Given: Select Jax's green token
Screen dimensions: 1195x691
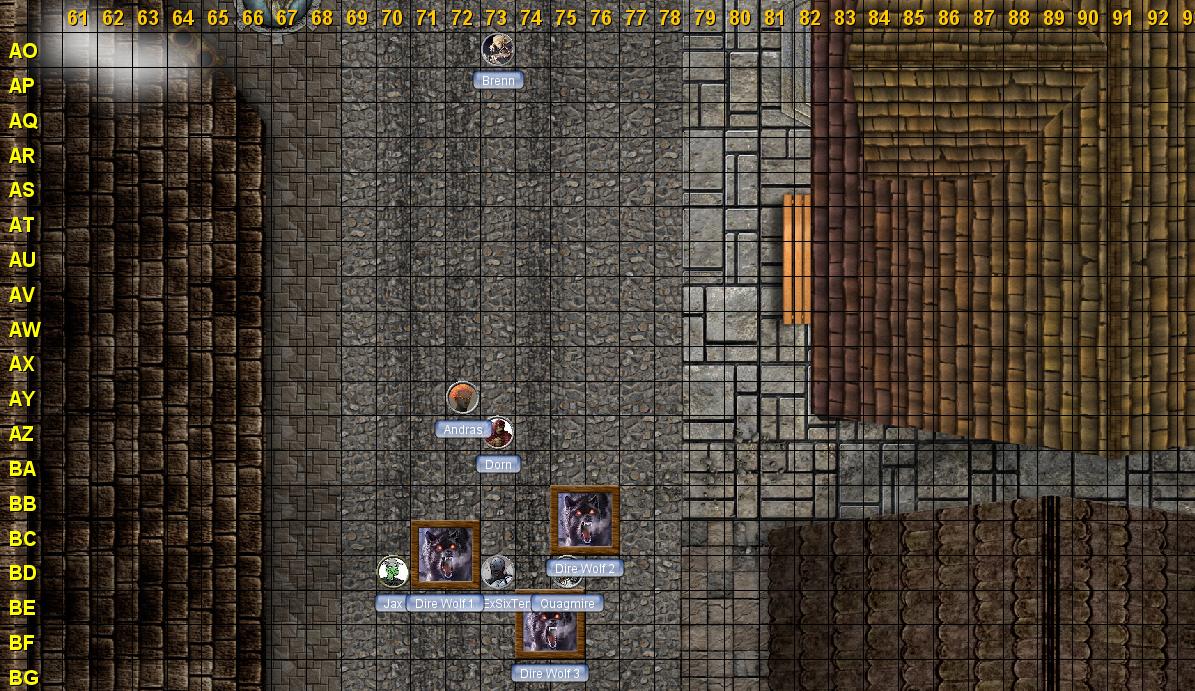Looking at the screenshot, I should [392, 571].
